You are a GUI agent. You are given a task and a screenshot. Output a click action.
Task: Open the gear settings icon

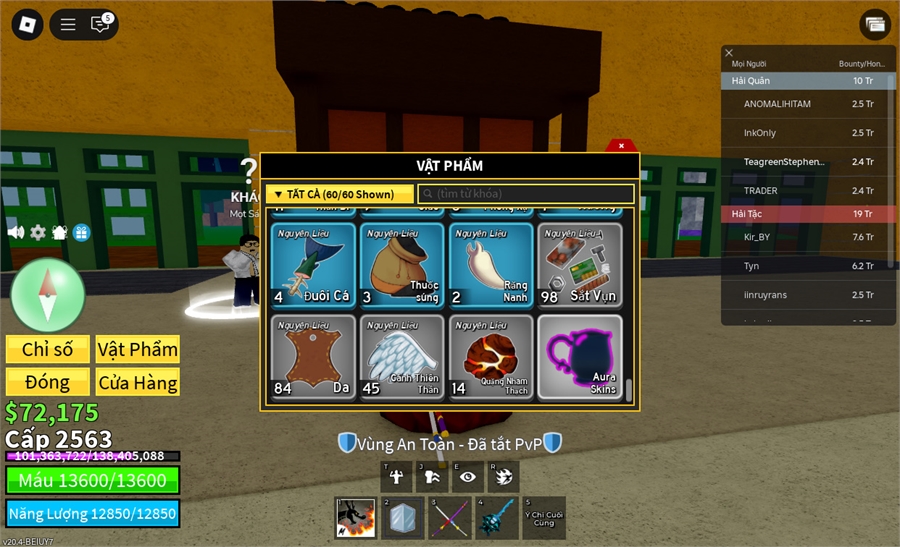coord(38,232)
